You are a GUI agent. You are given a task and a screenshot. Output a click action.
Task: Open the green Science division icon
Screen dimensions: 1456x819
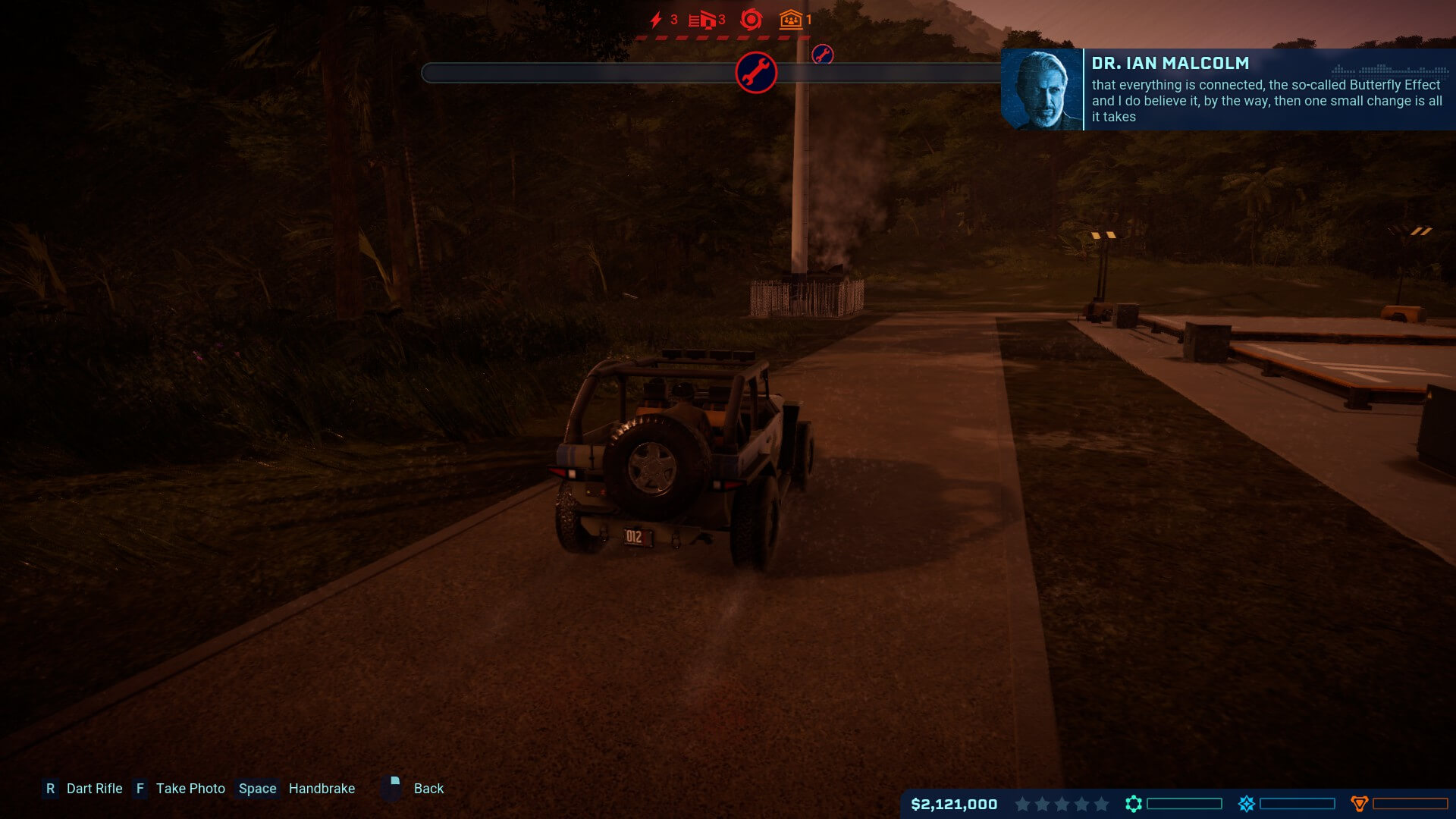click(1134, 804)
